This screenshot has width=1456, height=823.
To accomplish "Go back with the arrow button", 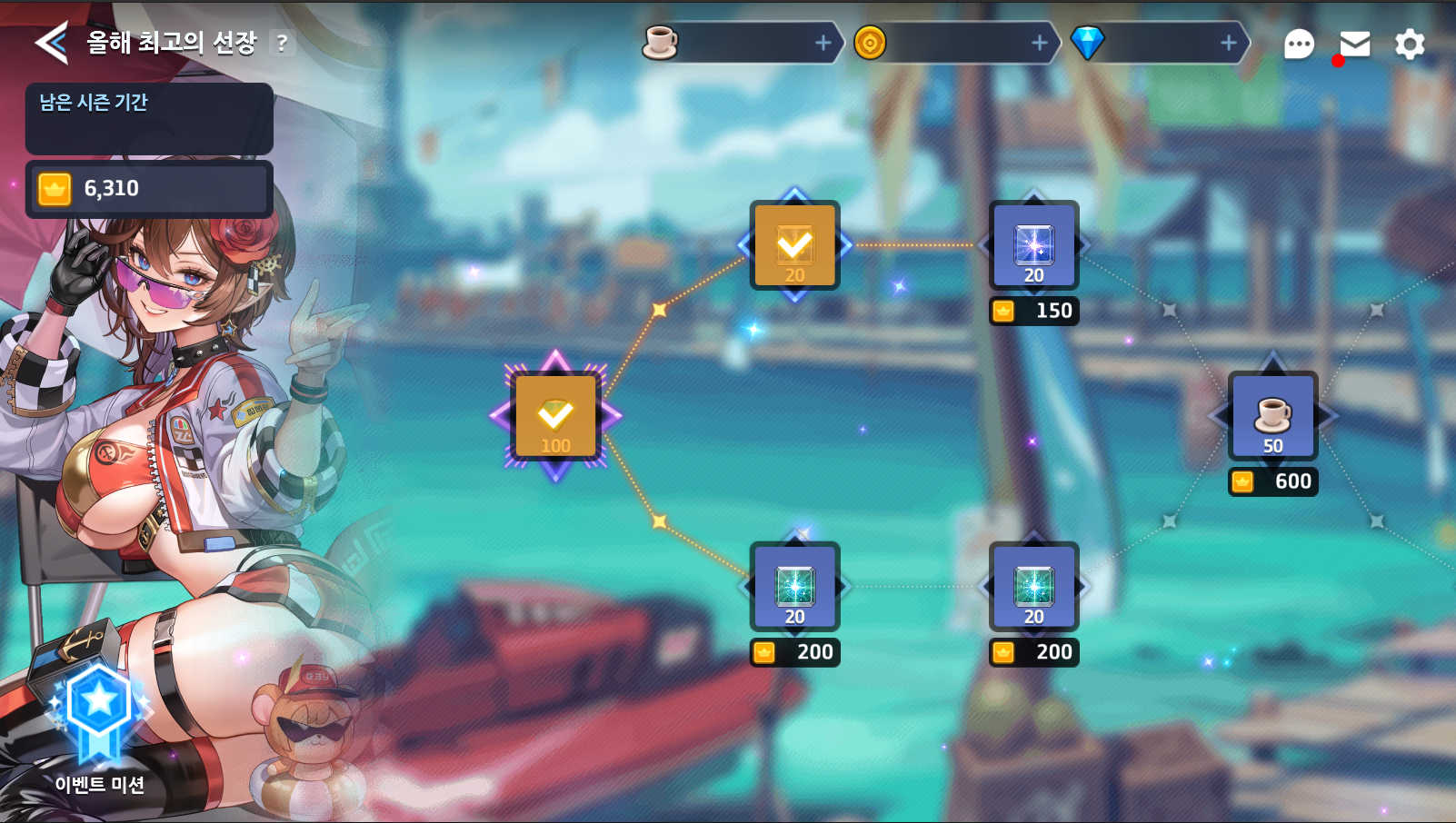I will click(52, 43).
